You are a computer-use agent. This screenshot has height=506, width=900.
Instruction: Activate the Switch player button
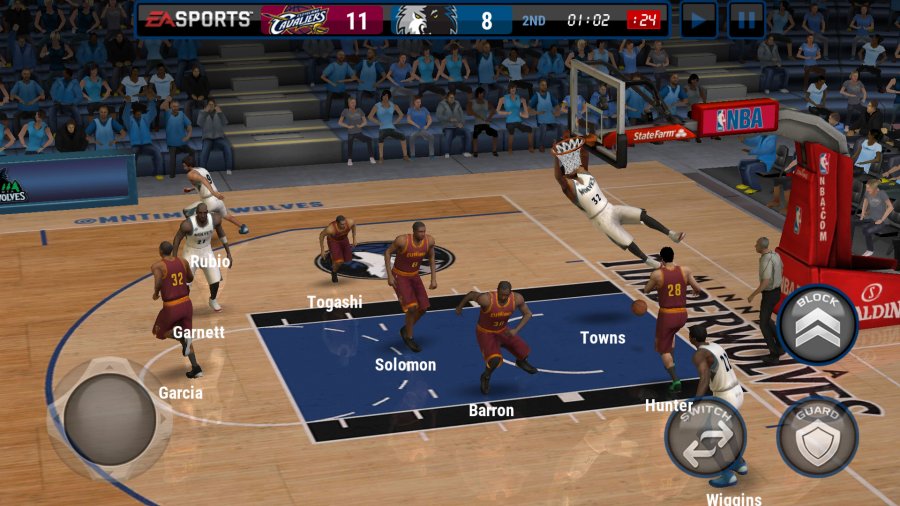pyautogui.click(x=706, y=436)
